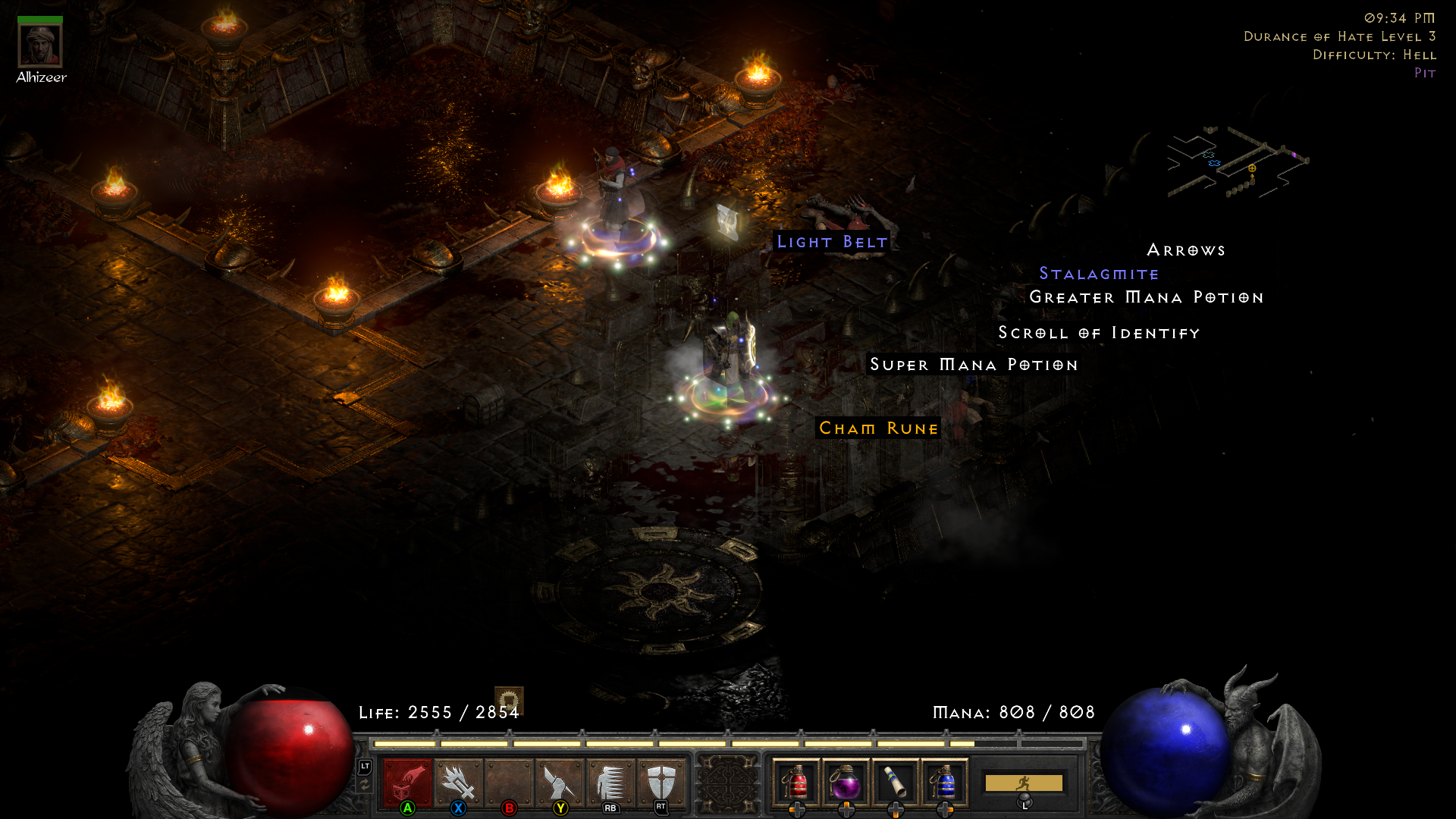This screenshot has height=819, width=1456.
Task: Open the character portrait of Alhizeer
Action: coord(42,45)
